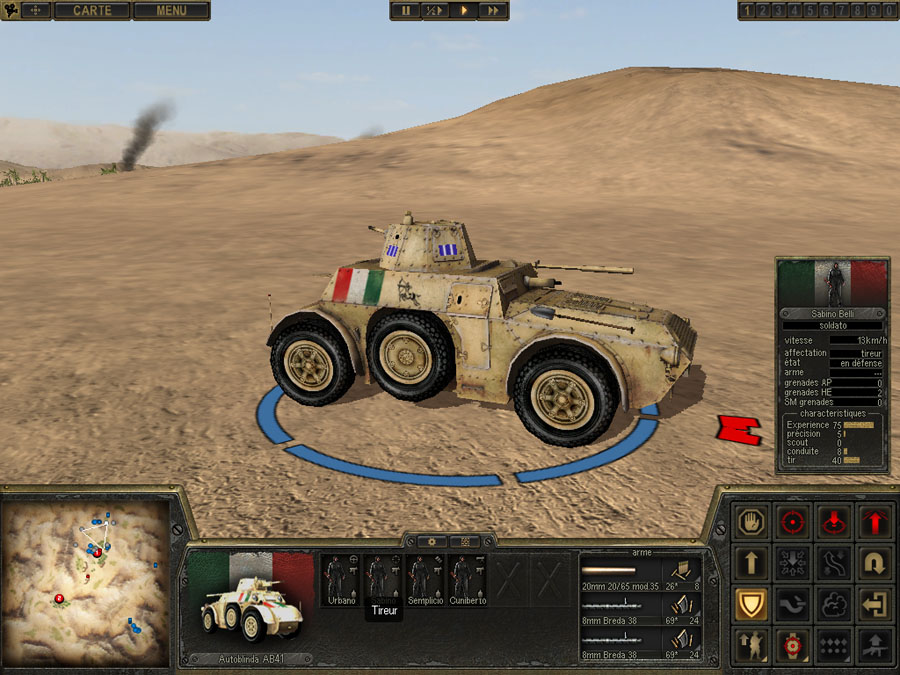
Task: Set the game to normal play speed
Action: pyautogui.click(x=464, y=11)
